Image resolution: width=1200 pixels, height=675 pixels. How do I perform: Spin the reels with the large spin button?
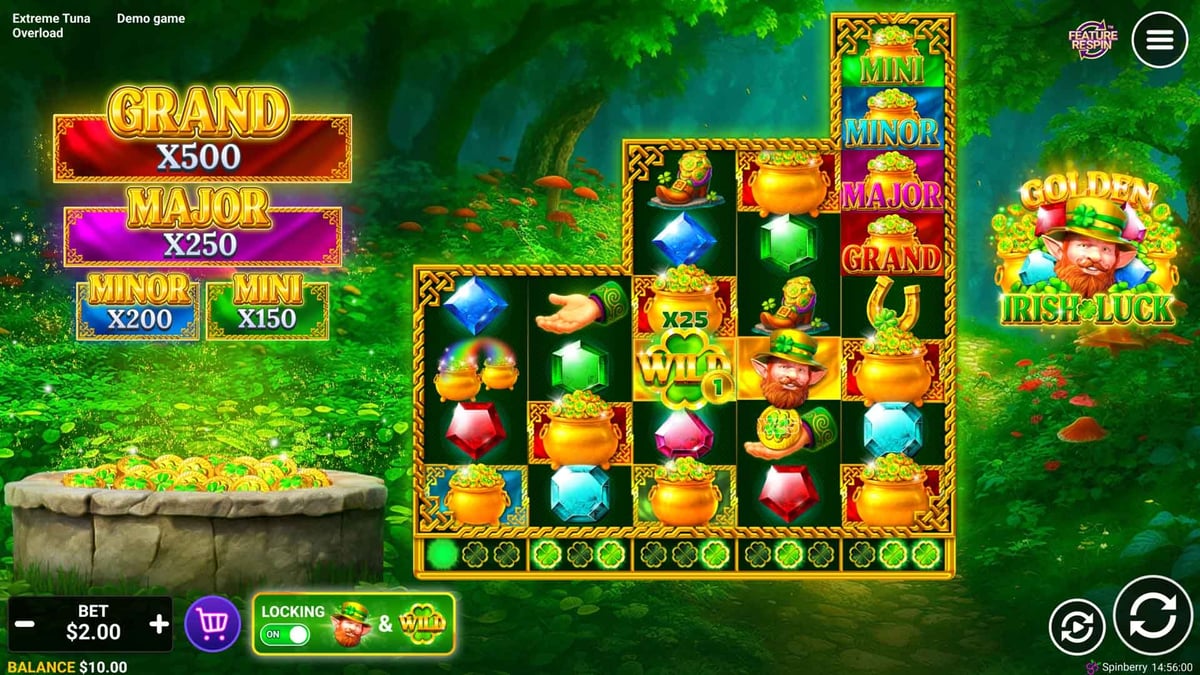pyautogui.click(x=1153, y=615)
